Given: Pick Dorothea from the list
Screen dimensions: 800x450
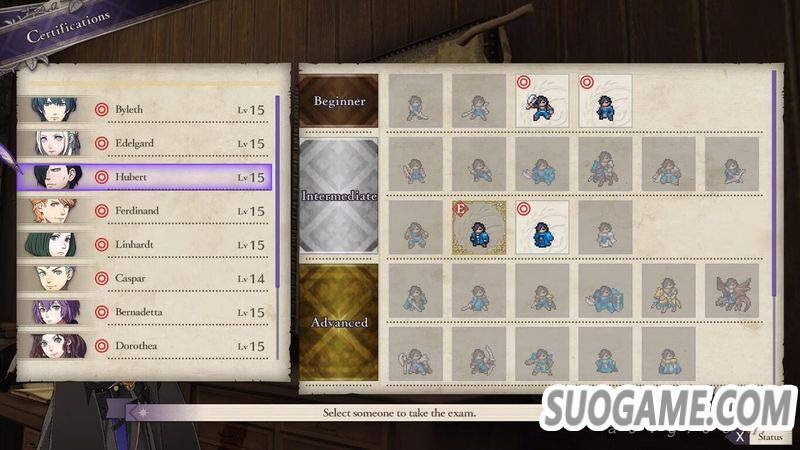Looking at the screenshot, I should point(150,346).
